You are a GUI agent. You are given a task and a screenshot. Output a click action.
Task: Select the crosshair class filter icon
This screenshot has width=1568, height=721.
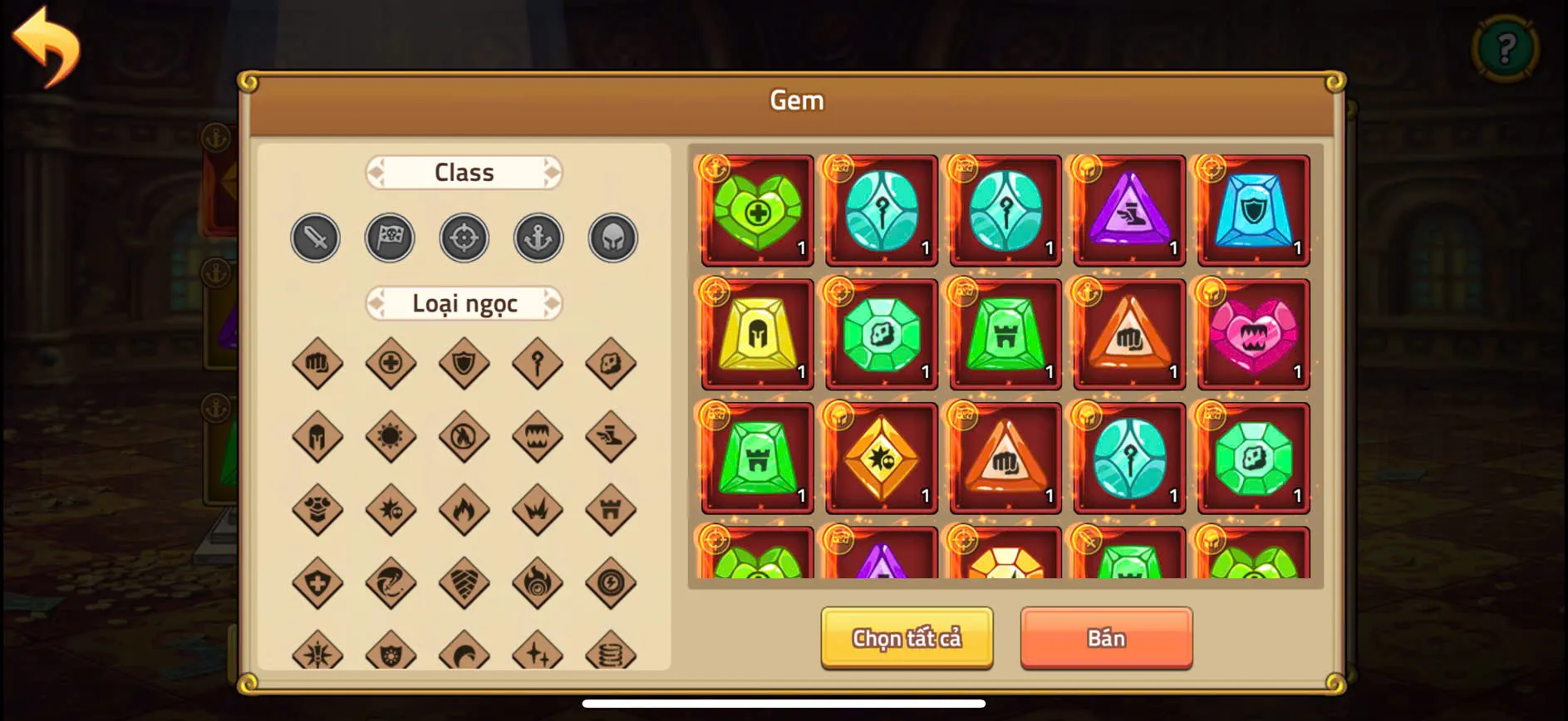464,238
